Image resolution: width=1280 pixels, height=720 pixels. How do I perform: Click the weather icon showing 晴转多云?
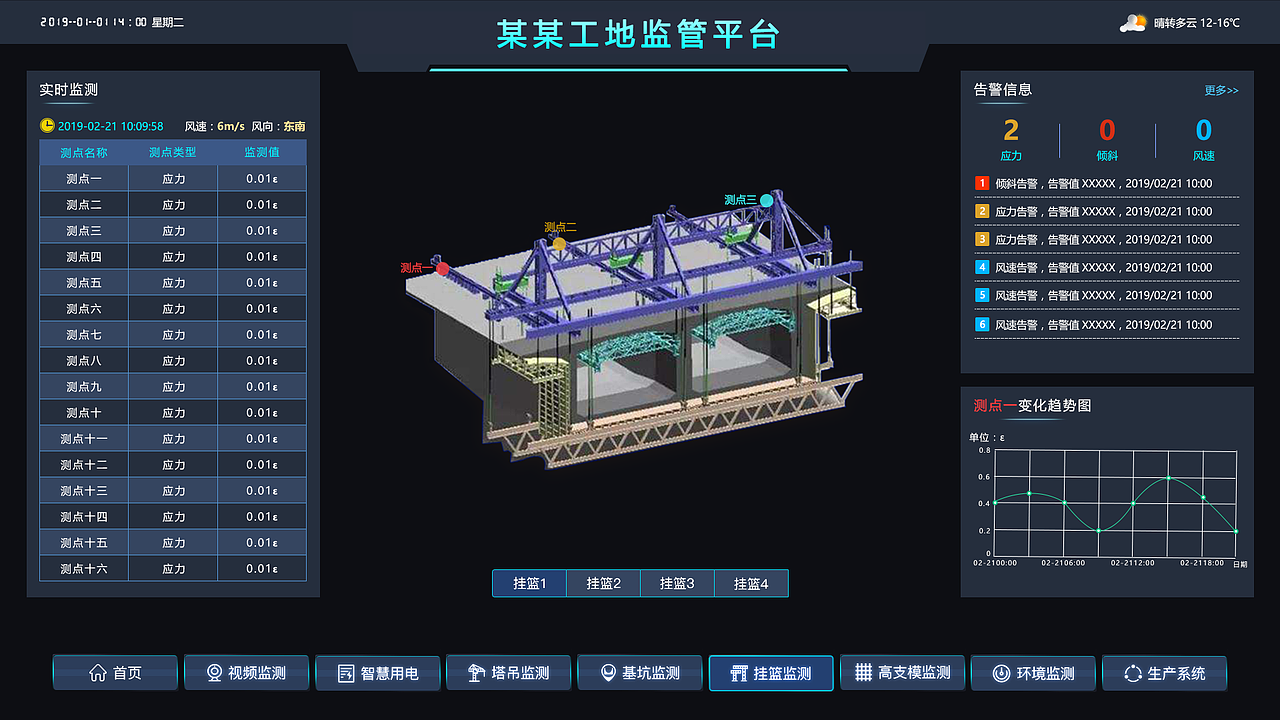[1133, 20]
